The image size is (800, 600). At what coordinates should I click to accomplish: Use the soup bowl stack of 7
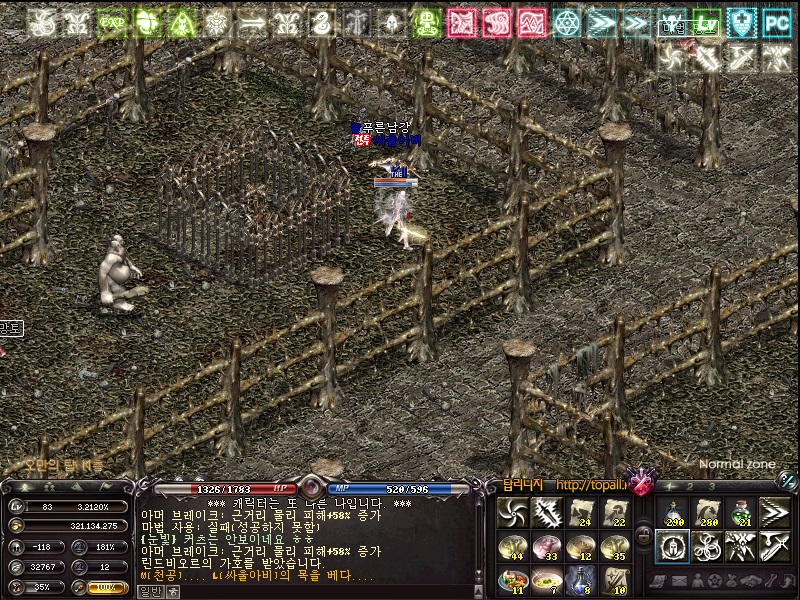547,579
